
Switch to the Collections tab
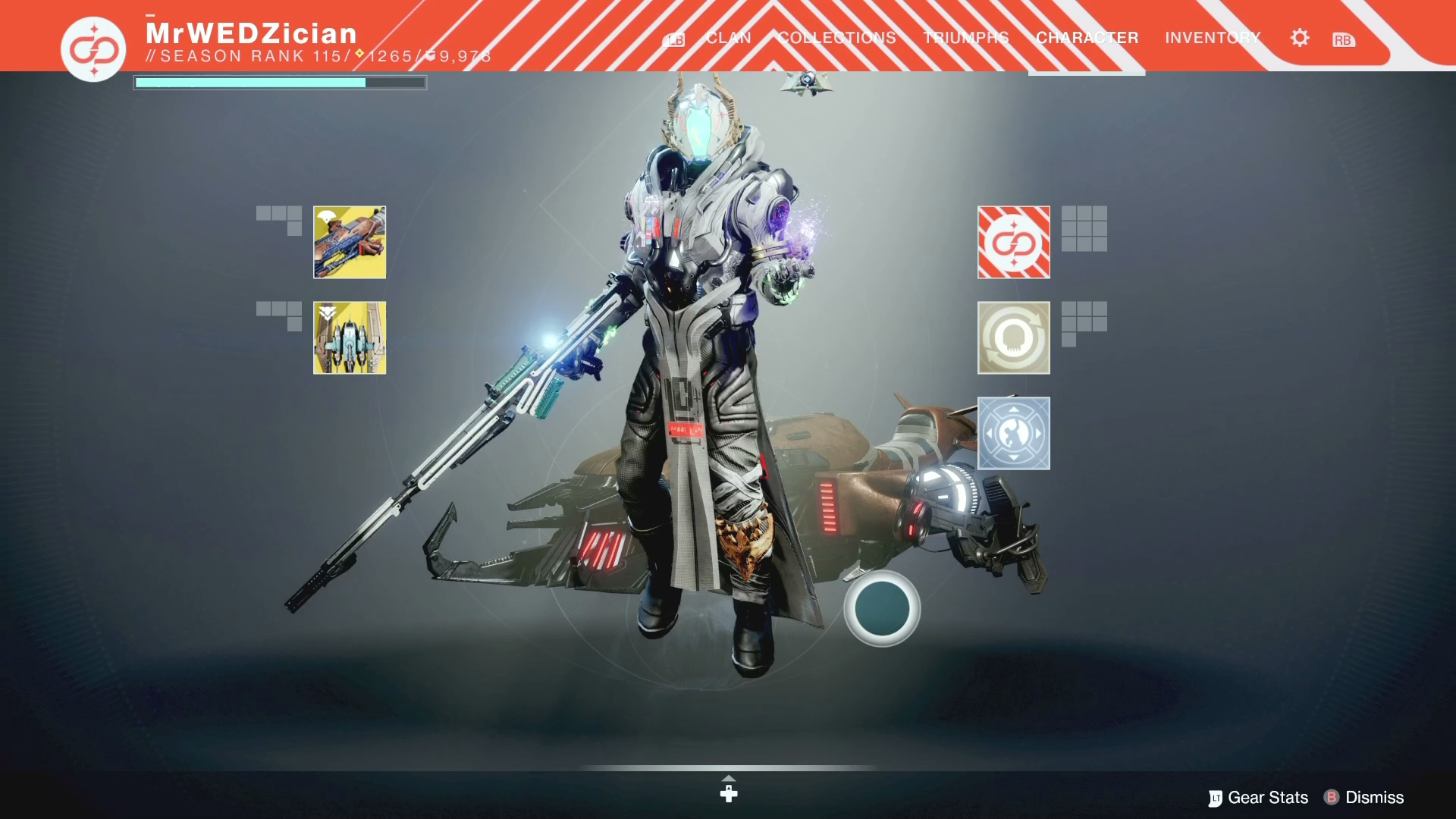(x=836, y=38)
